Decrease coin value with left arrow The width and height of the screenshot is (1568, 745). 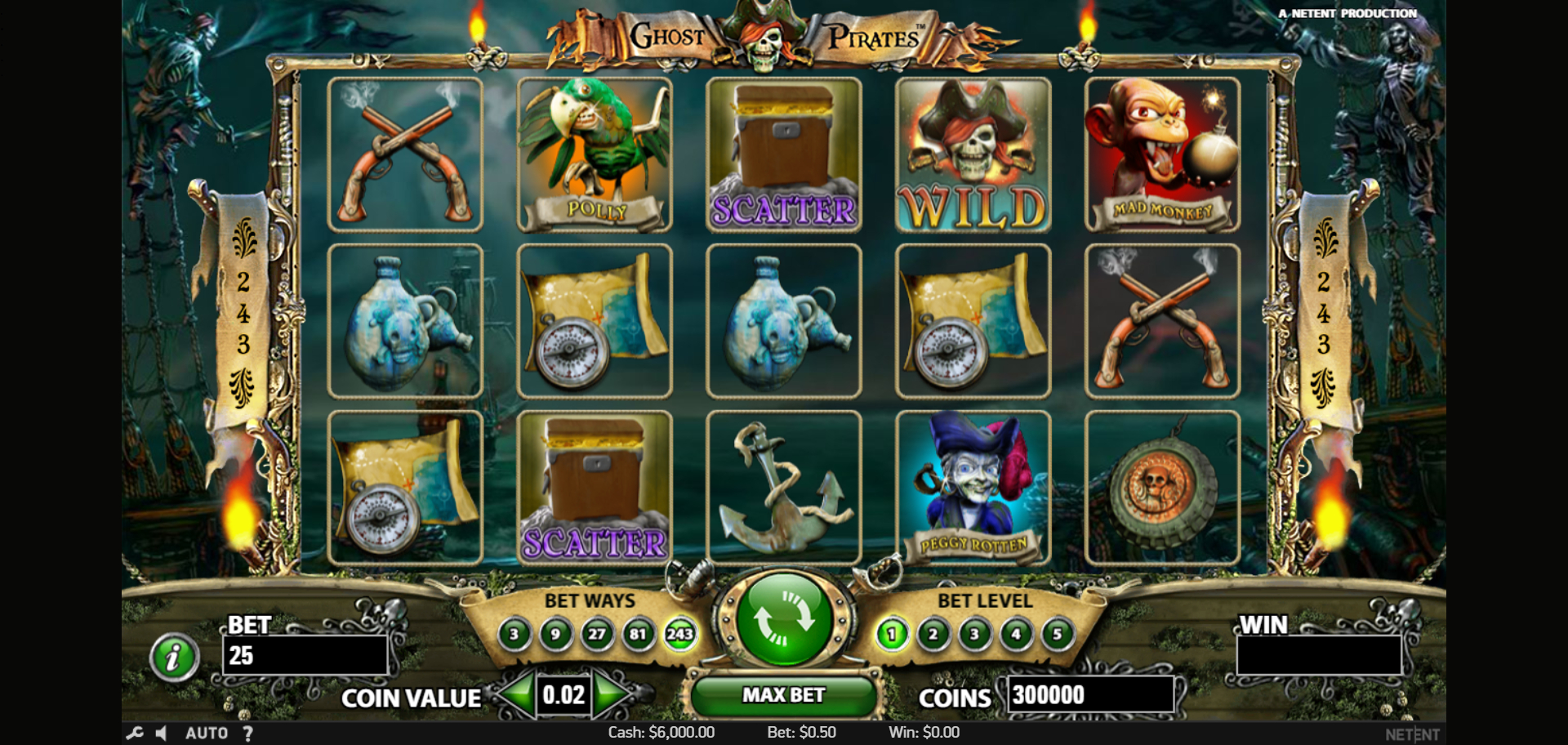point(516,694)
